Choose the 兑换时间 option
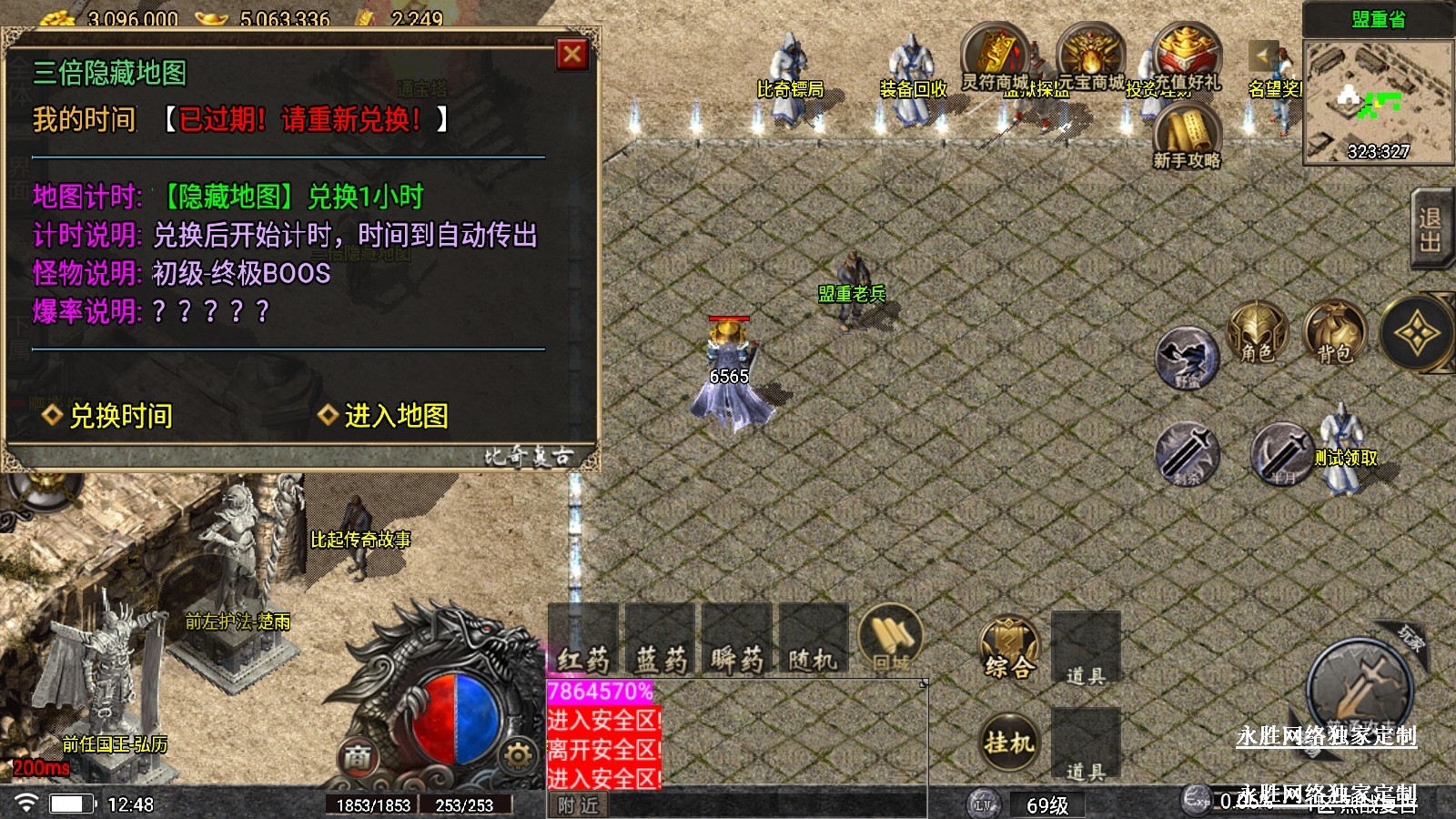The width and height of the screenshot is (1456, 819). coord(108,416)
